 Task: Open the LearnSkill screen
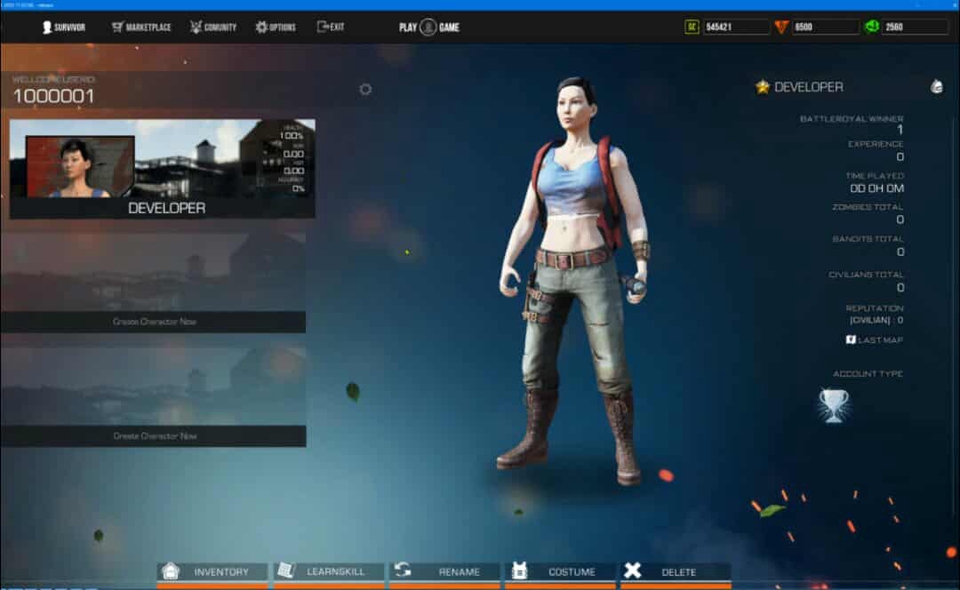pyautogui.click(x=330, y=572)
